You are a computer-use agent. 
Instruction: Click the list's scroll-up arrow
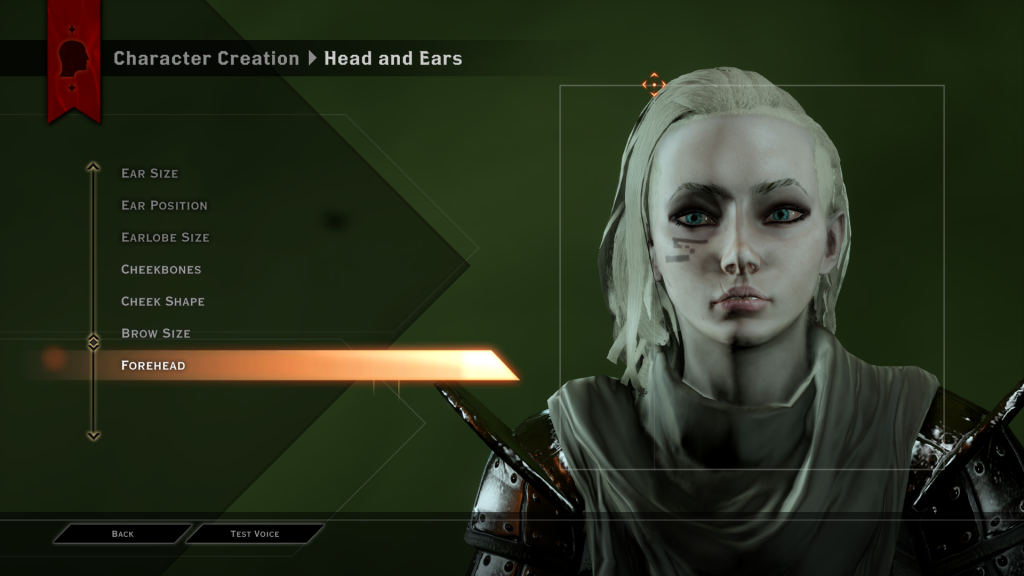[93, 168]
